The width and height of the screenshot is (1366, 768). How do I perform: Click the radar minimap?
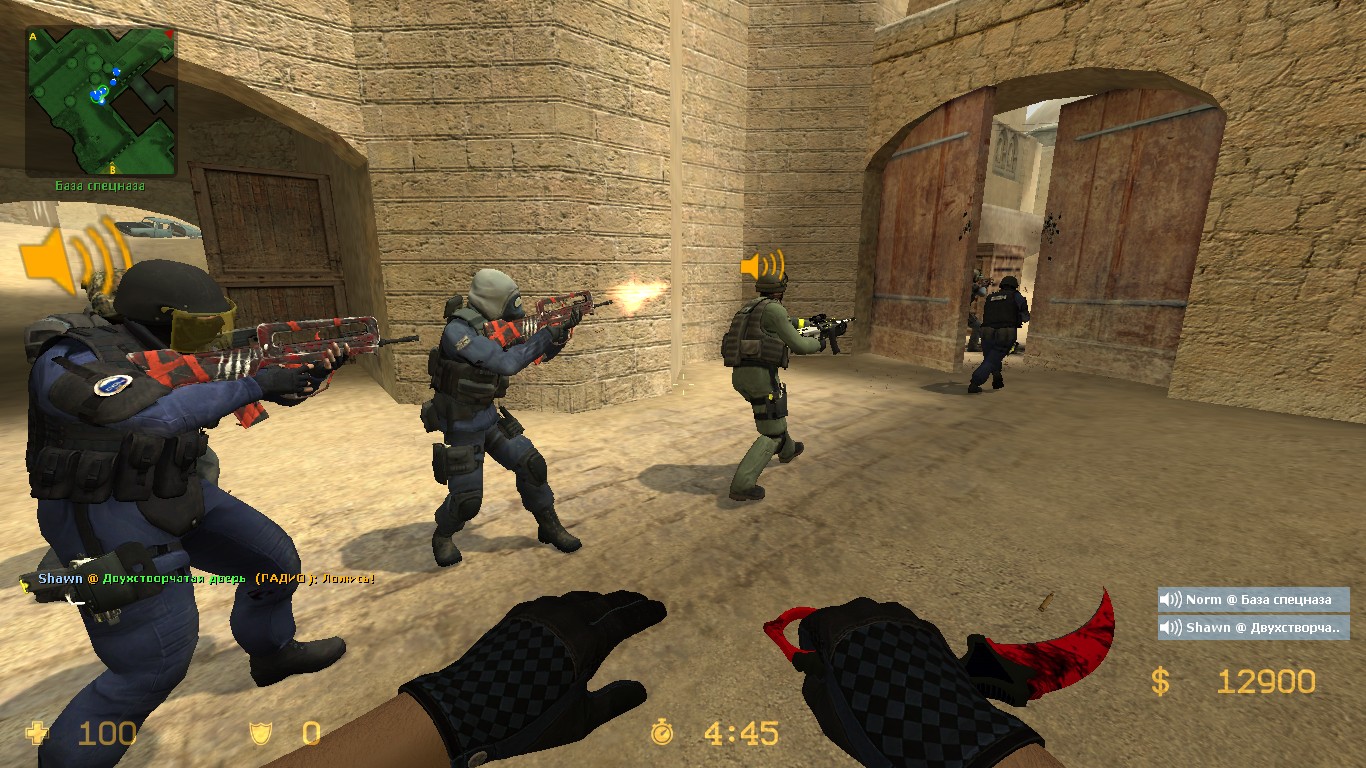(101, 101)
